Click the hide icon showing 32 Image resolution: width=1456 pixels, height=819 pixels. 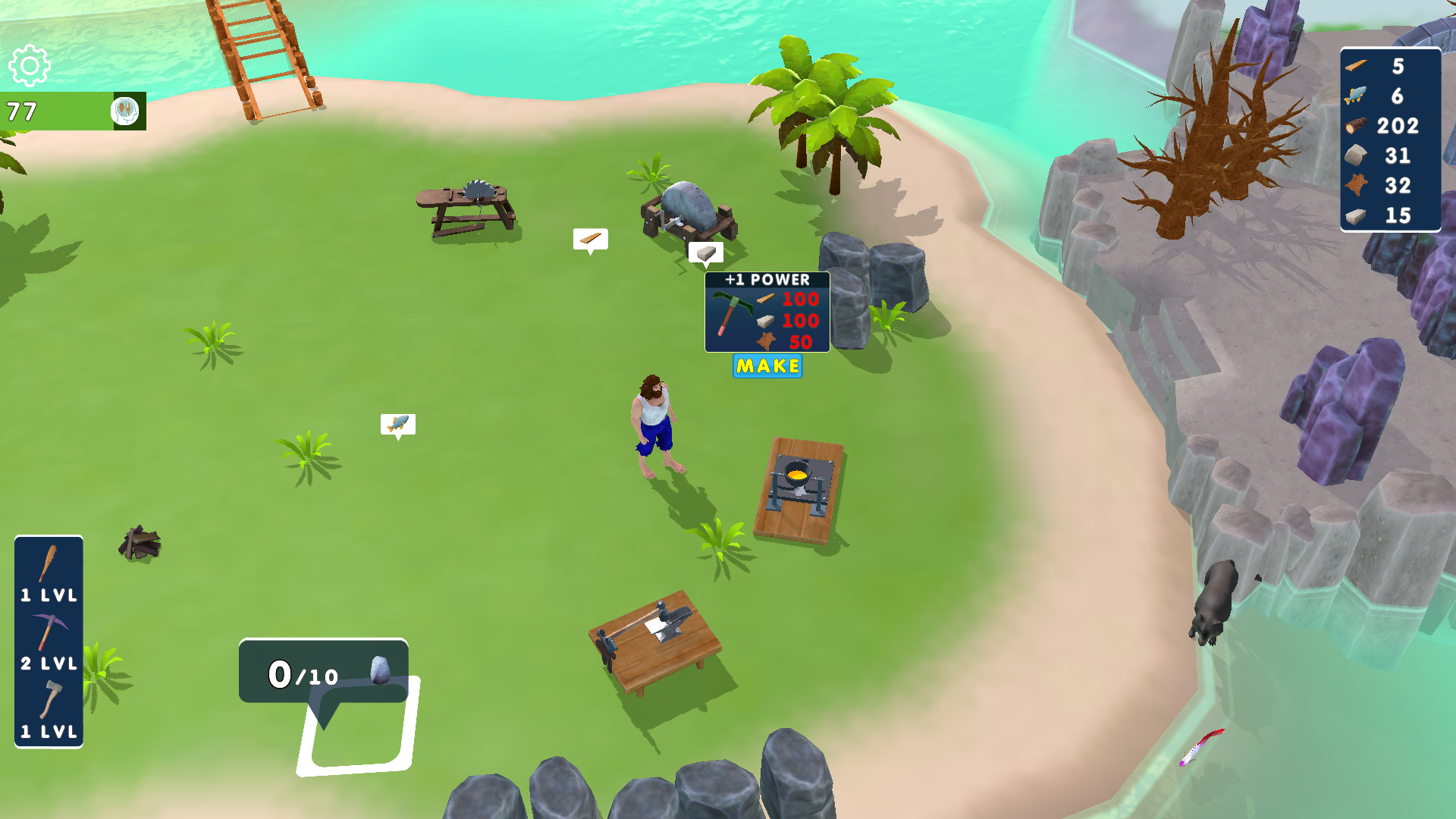(x=1357, y=184)
